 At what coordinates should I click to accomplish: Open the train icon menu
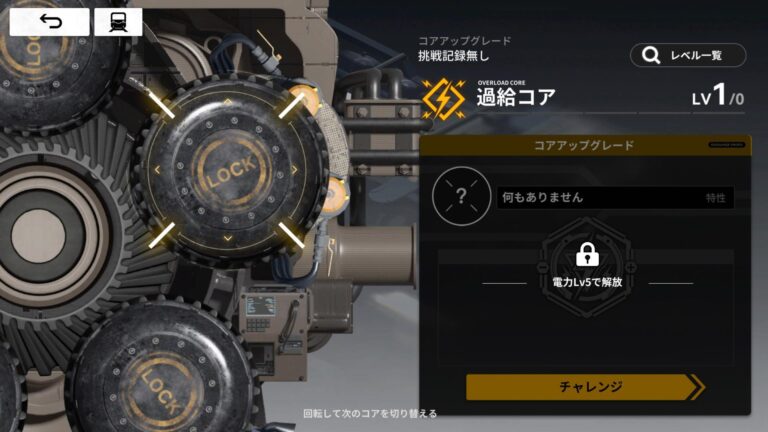tap(118, 22)
